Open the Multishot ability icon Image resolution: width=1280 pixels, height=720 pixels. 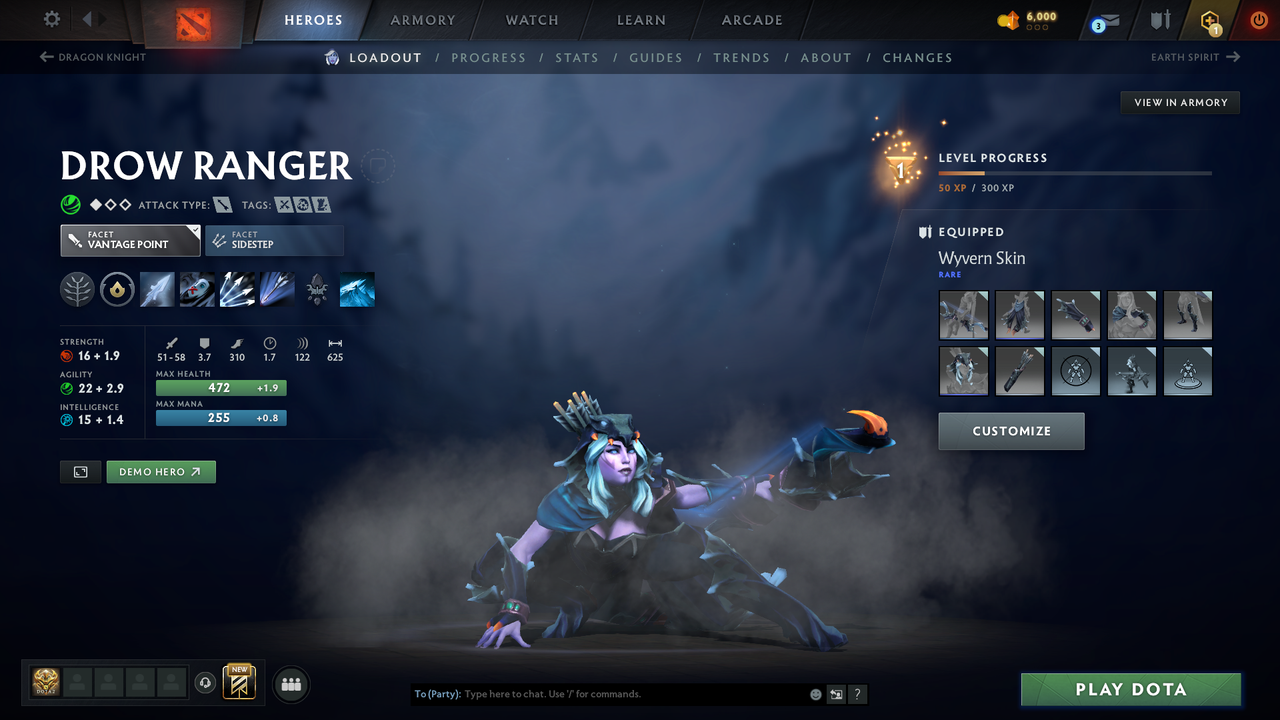coord(237,289)
